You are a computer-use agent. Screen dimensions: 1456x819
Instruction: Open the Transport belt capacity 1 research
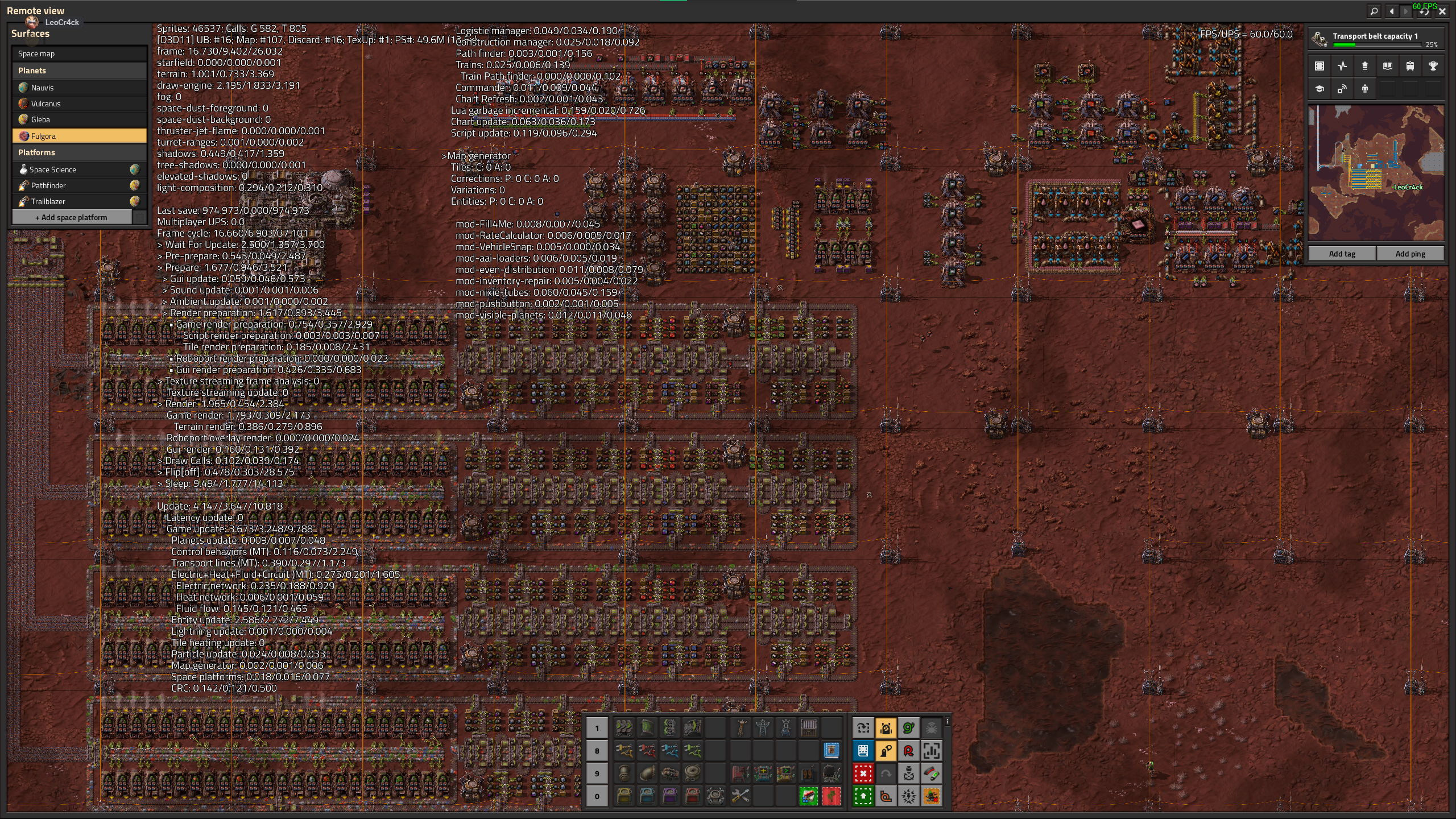click(1376, 39)
